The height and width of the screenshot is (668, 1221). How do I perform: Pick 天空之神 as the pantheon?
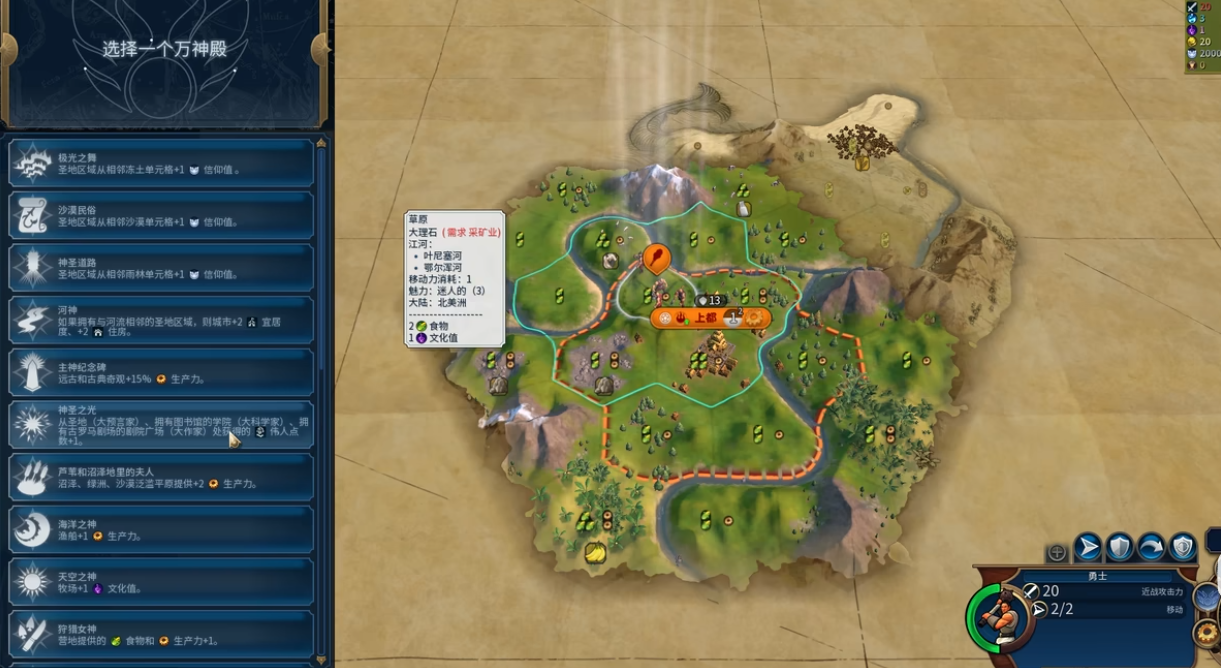160,581
